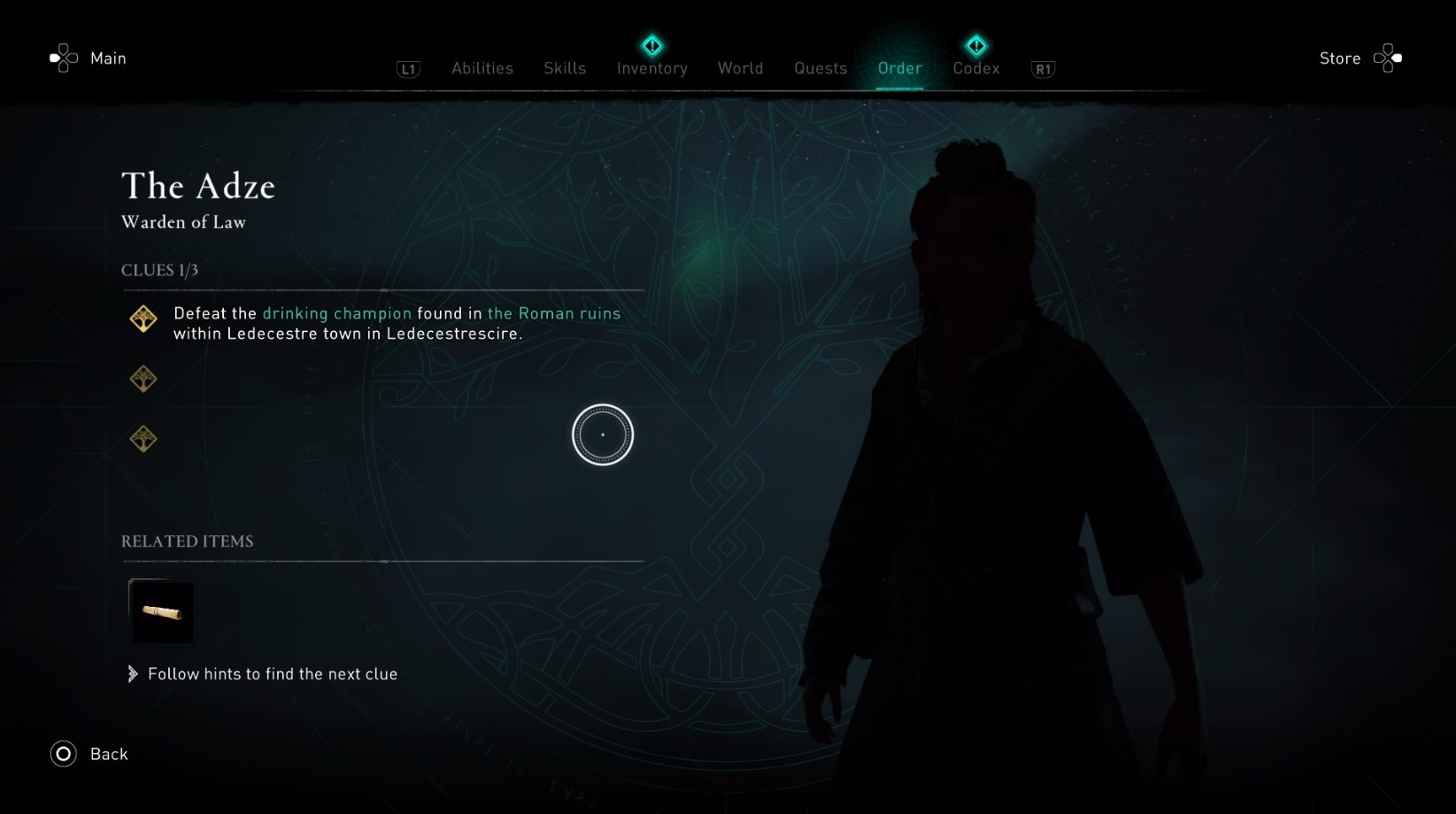
Task: Open the drinking champion link
Action: [337, 313]
